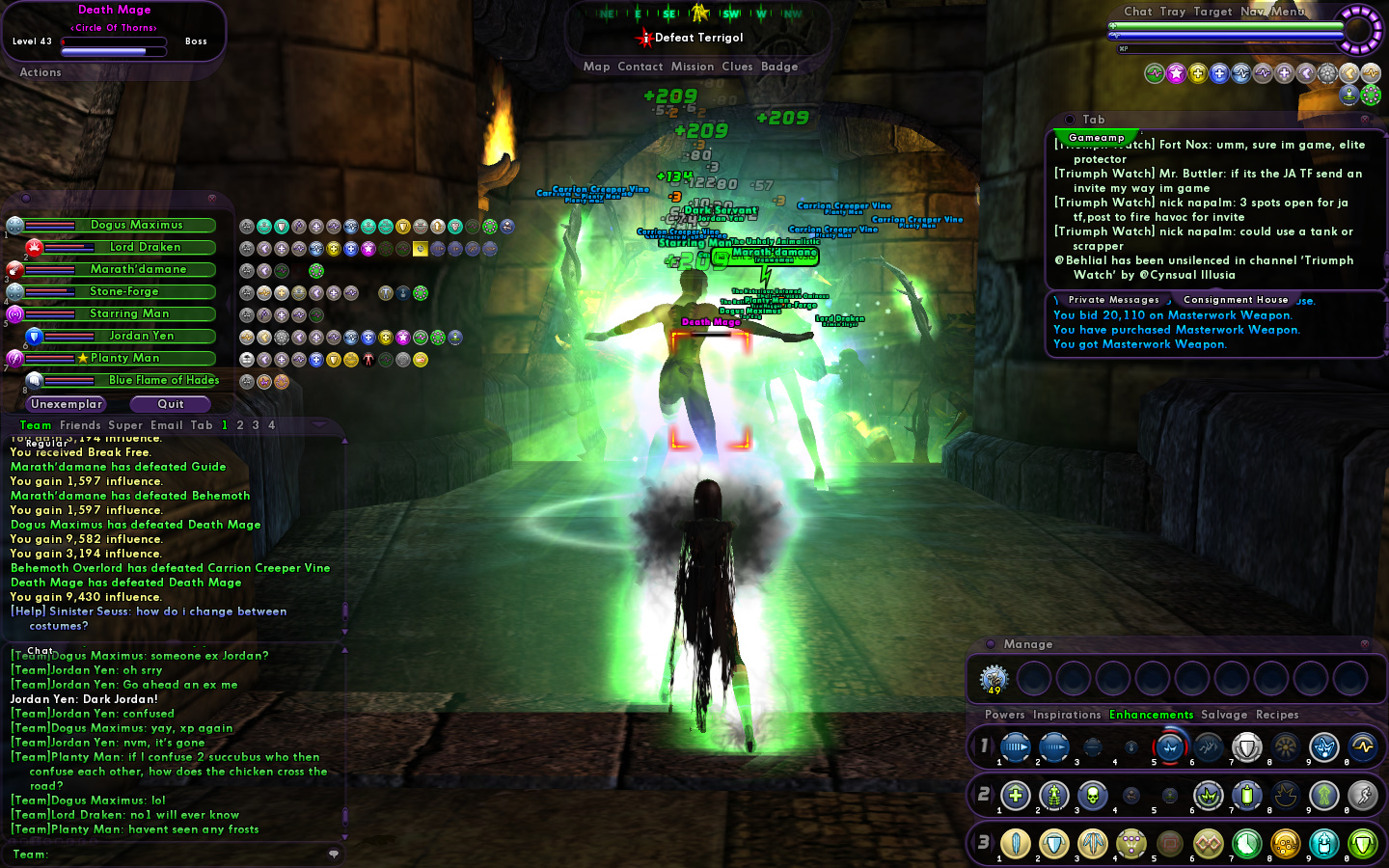Switch to the Email tab
Screen dimensions: 1389x868
click(166, 425)
